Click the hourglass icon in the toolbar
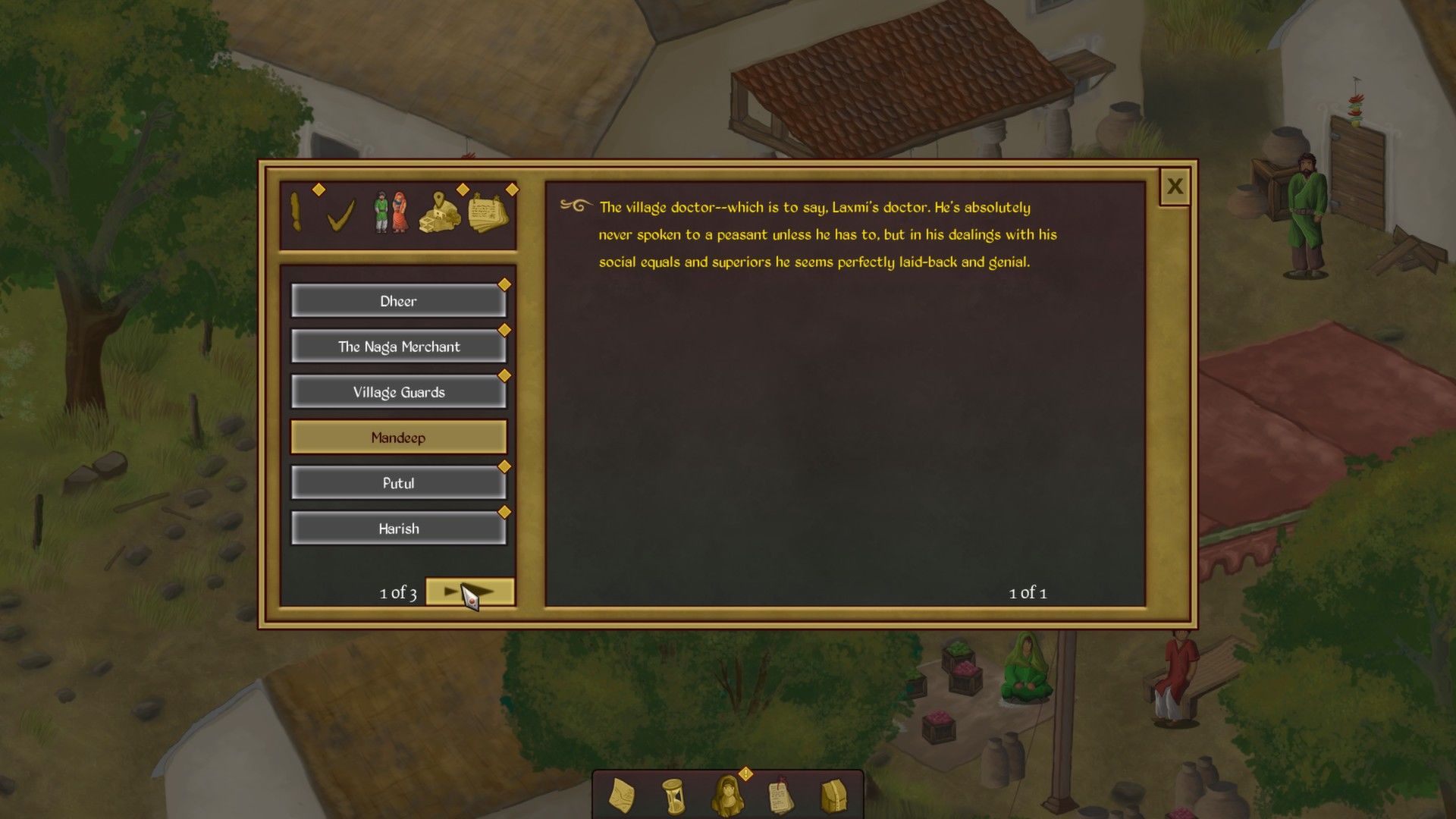 point(673,796)
